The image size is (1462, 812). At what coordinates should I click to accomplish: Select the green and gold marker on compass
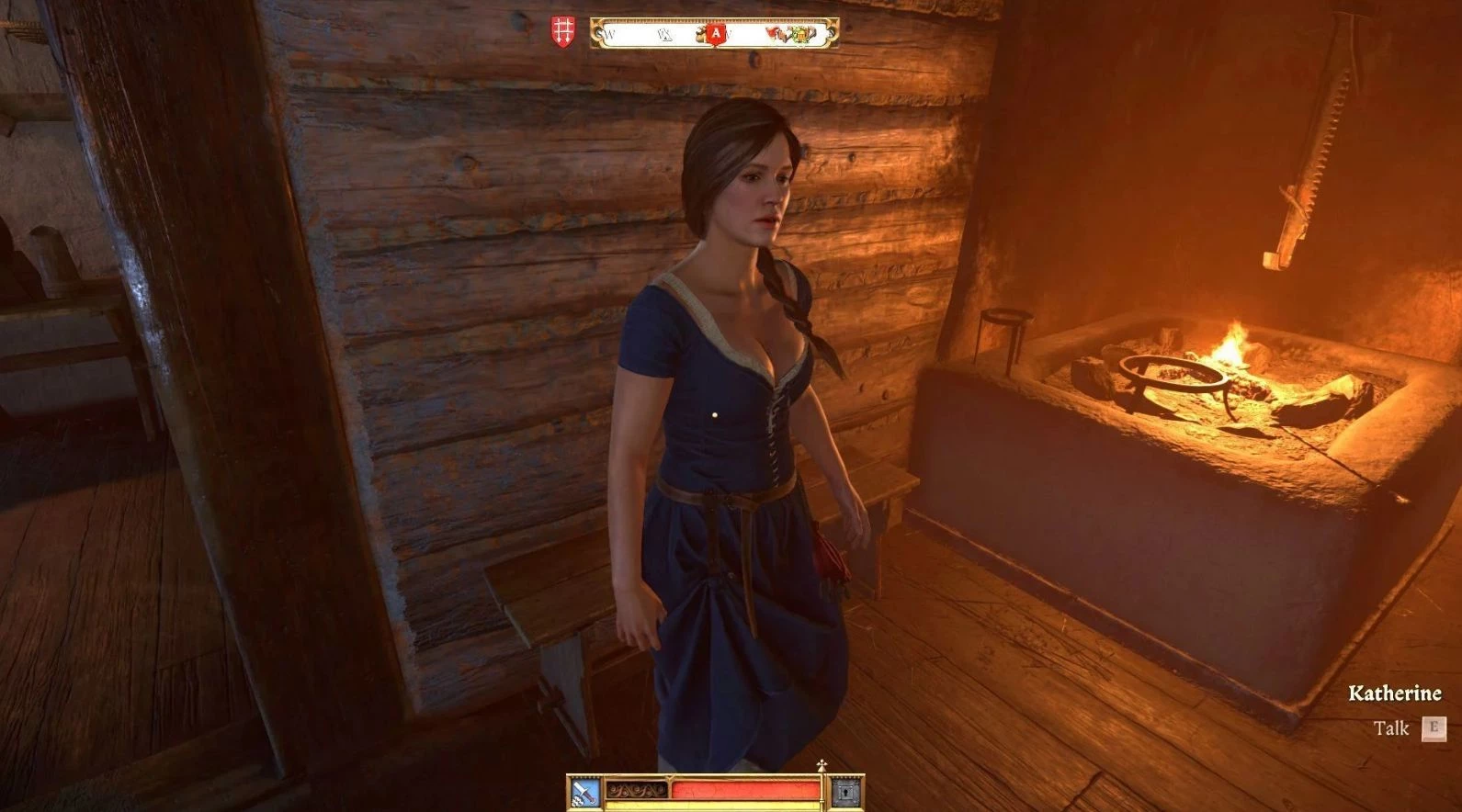802,35
